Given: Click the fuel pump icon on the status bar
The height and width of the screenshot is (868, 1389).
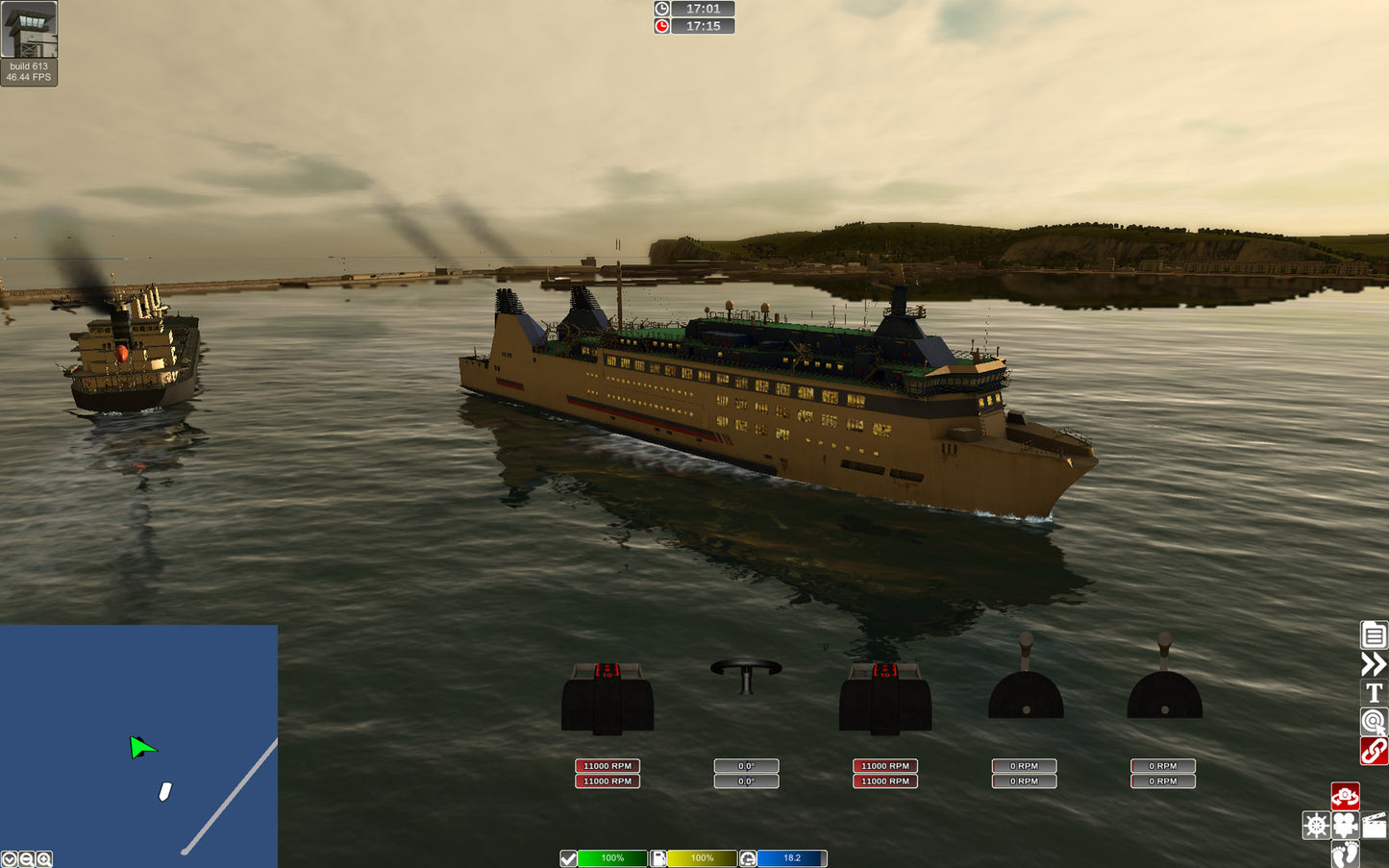Looking at the screenshot, I should click(x=657, y=857).
